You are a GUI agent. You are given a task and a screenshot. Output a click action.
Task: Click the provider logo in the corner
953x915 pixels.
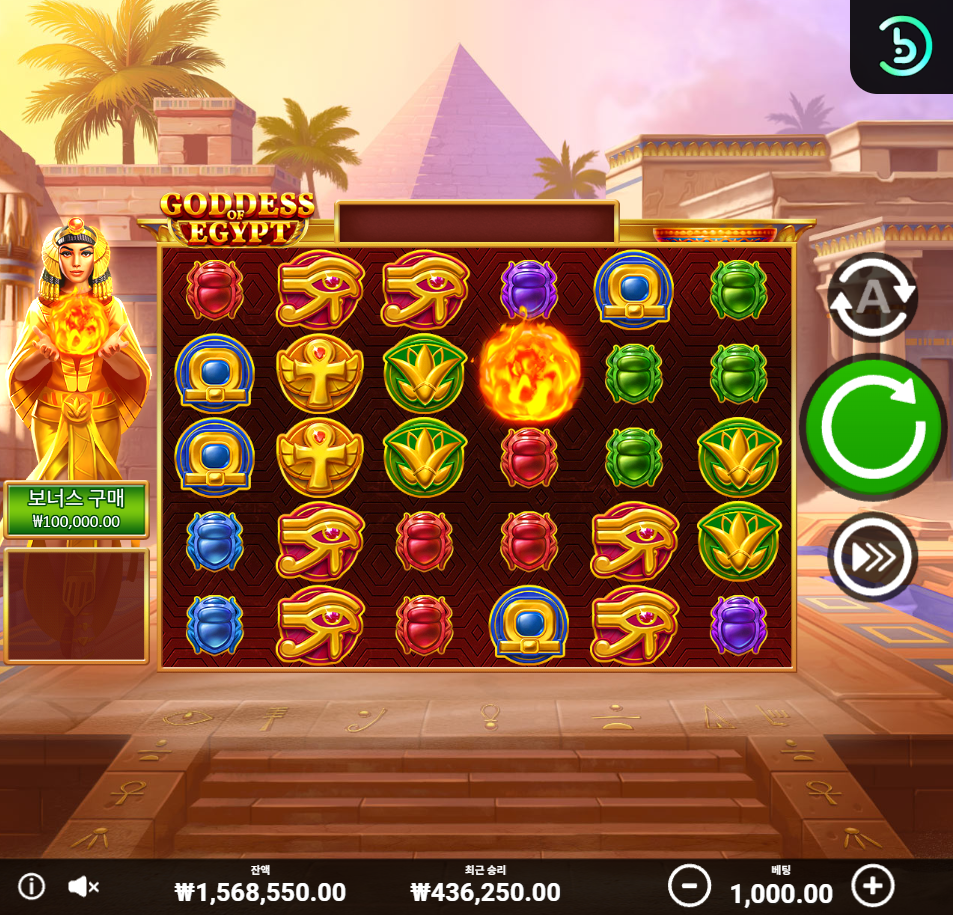(x=903, y=45)
